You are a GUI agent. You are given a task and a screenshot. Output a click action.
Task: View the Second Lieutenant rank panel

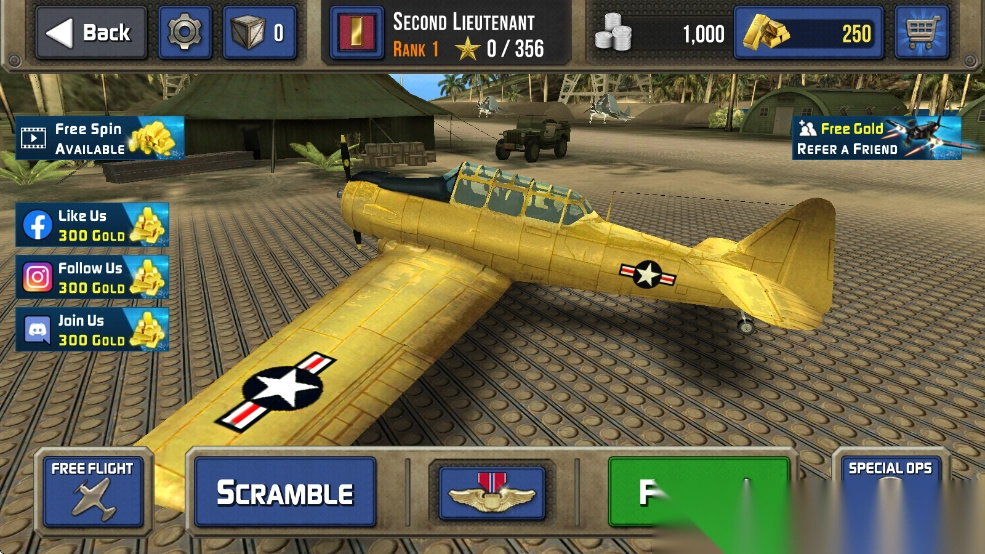[x=451, y=34]
